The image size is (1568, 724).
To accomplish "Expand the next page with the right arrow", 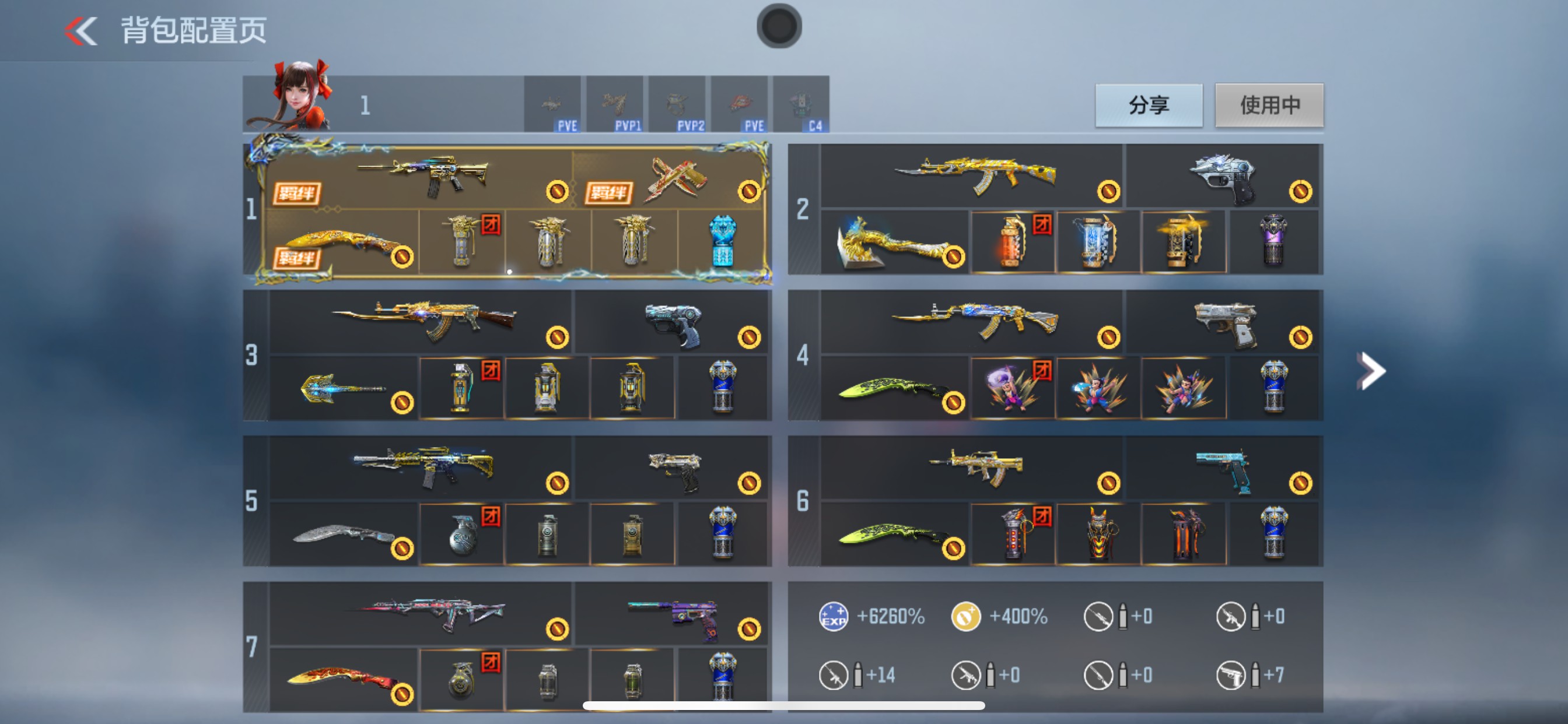I will [1371, 370].
